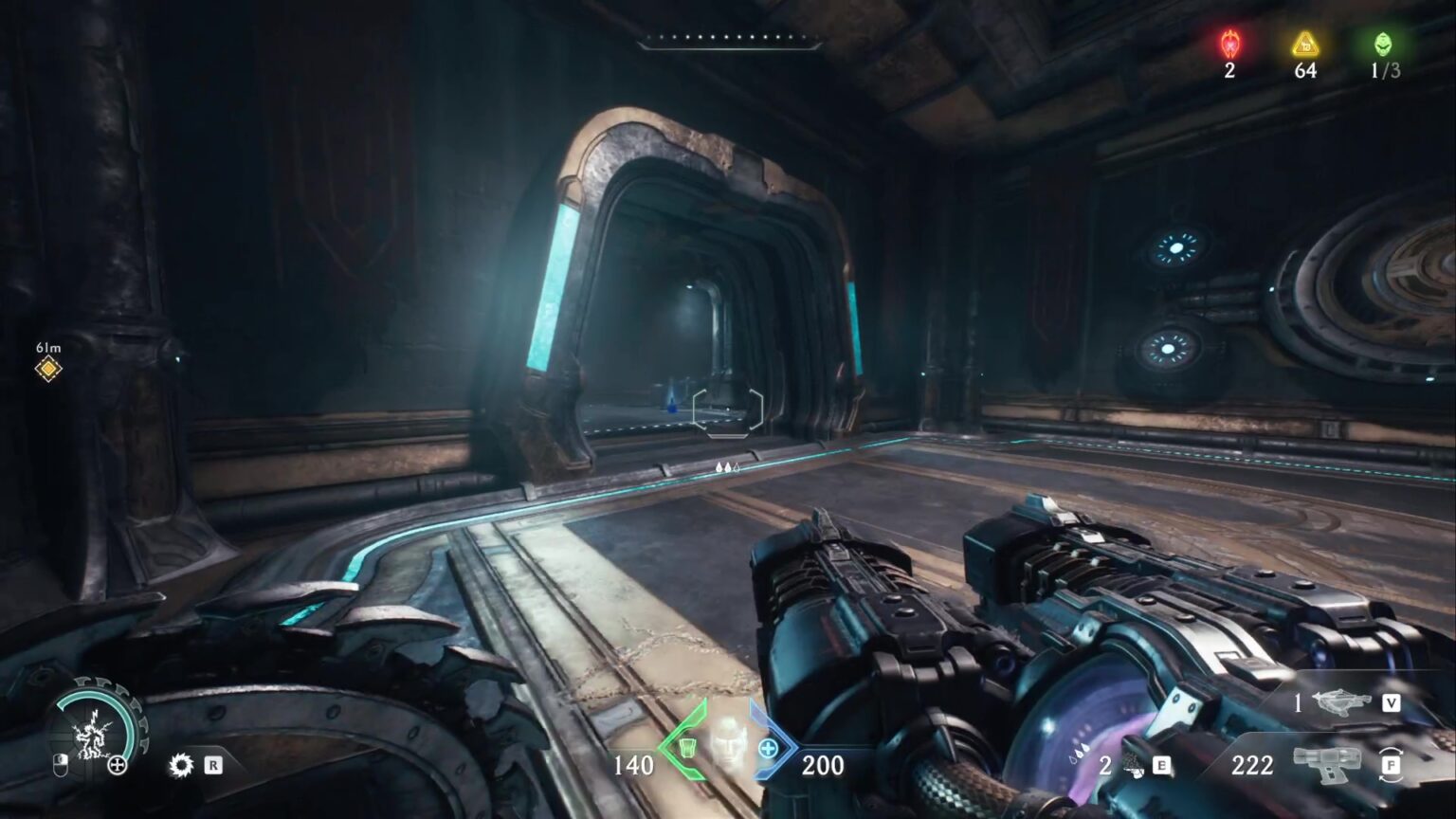The image size is (1456, 819).
Task: Click the V keybind badge
Action: pos(1392,702)
